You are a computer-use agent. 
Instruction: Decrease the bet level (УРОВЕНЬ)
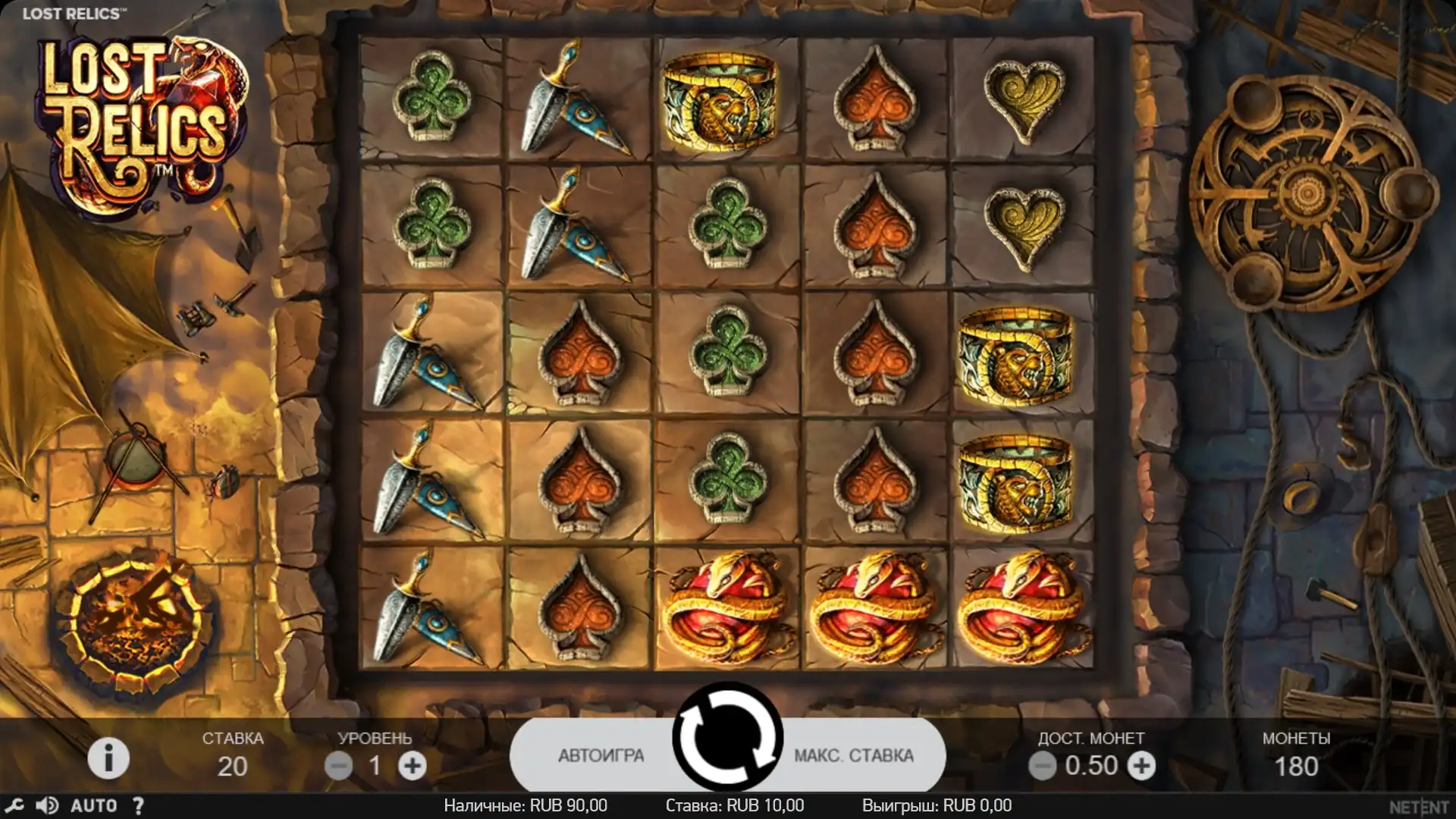pos(338,766)
